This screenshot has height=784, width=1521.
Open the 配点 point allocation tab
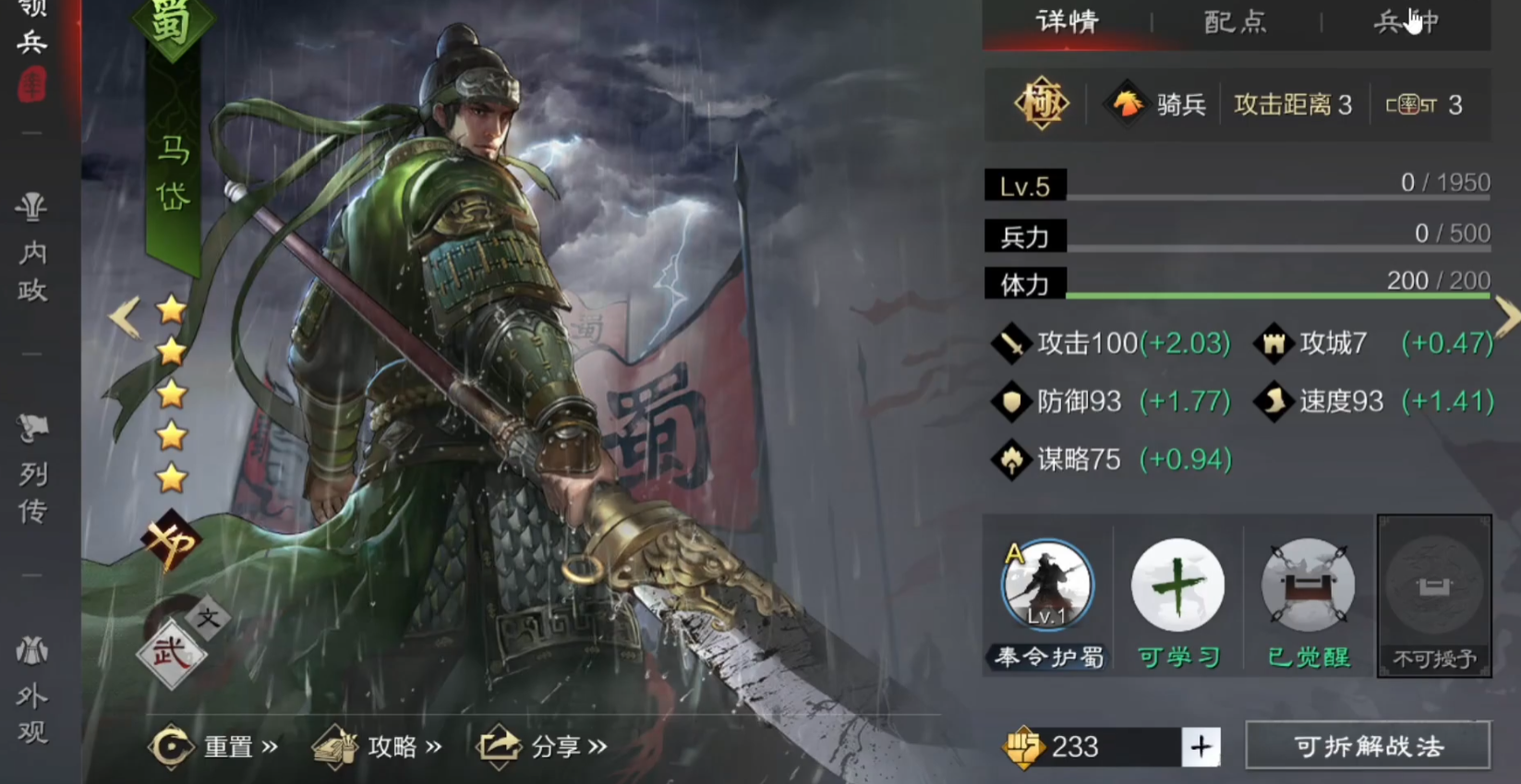tap(1236, 21)
